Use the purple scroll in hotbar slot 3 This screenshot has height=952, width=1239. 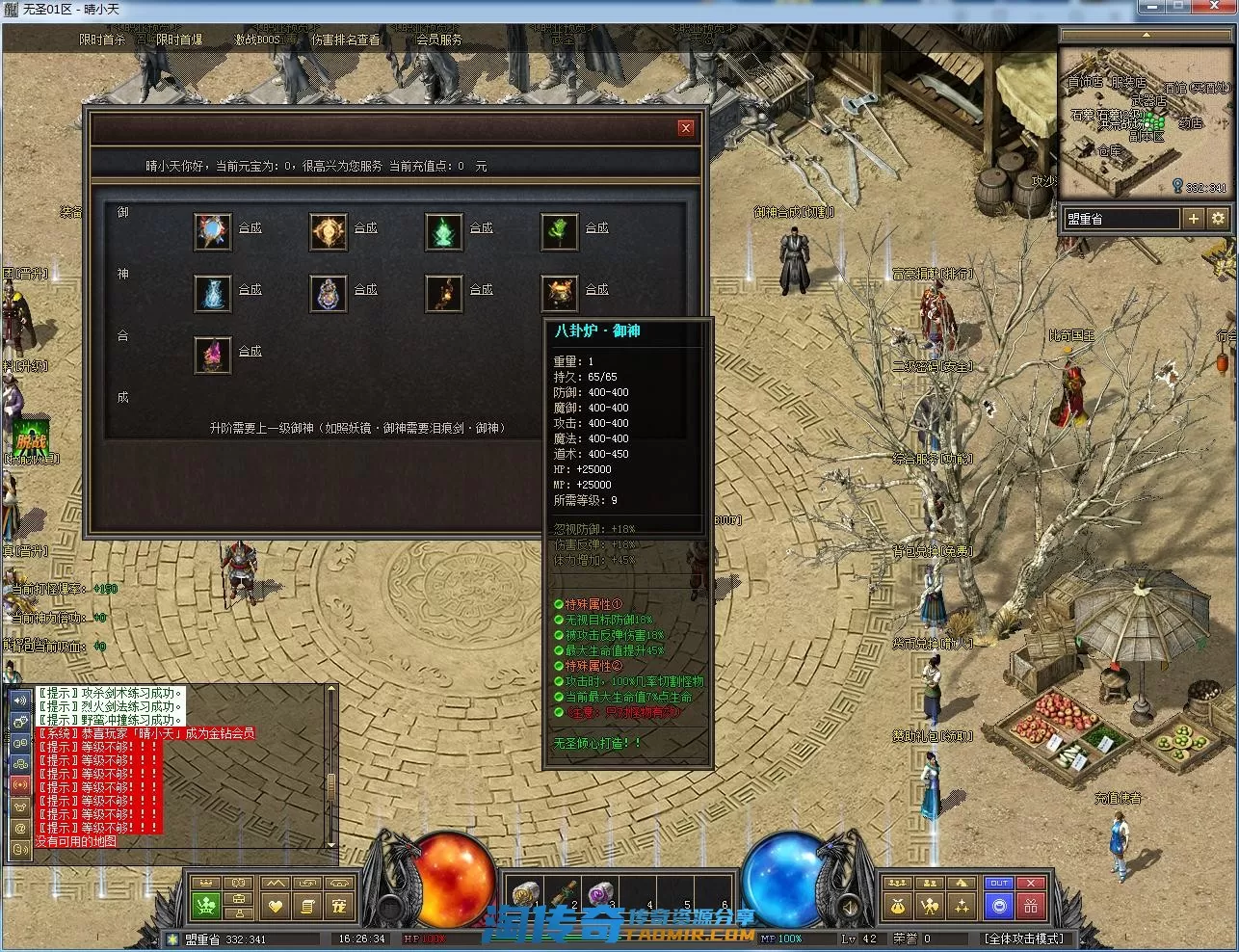(x=599, y=896)
